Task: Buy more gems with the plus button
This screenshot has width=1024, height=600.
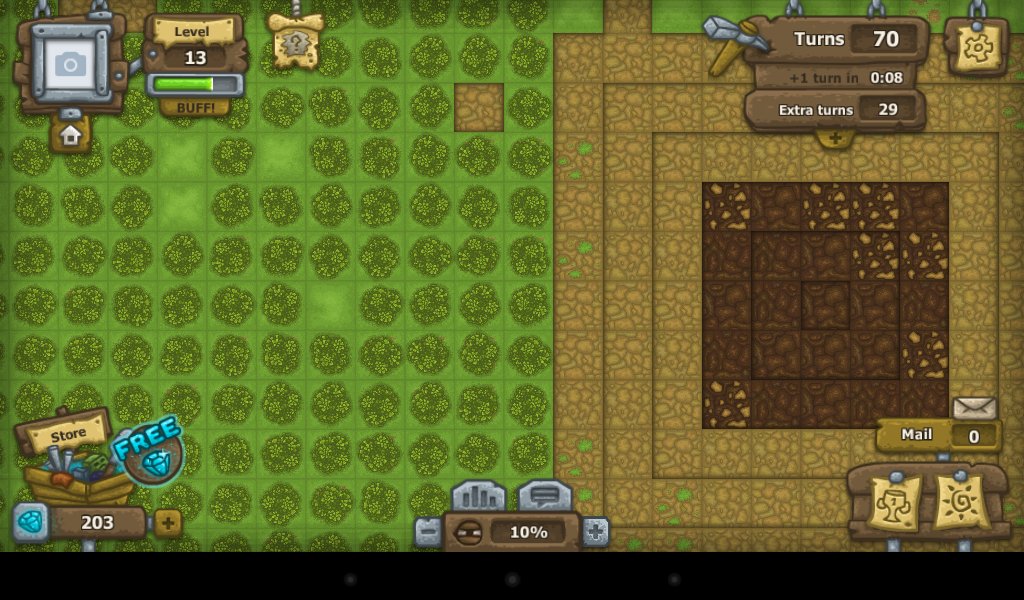Action: [x=168, y=522]
